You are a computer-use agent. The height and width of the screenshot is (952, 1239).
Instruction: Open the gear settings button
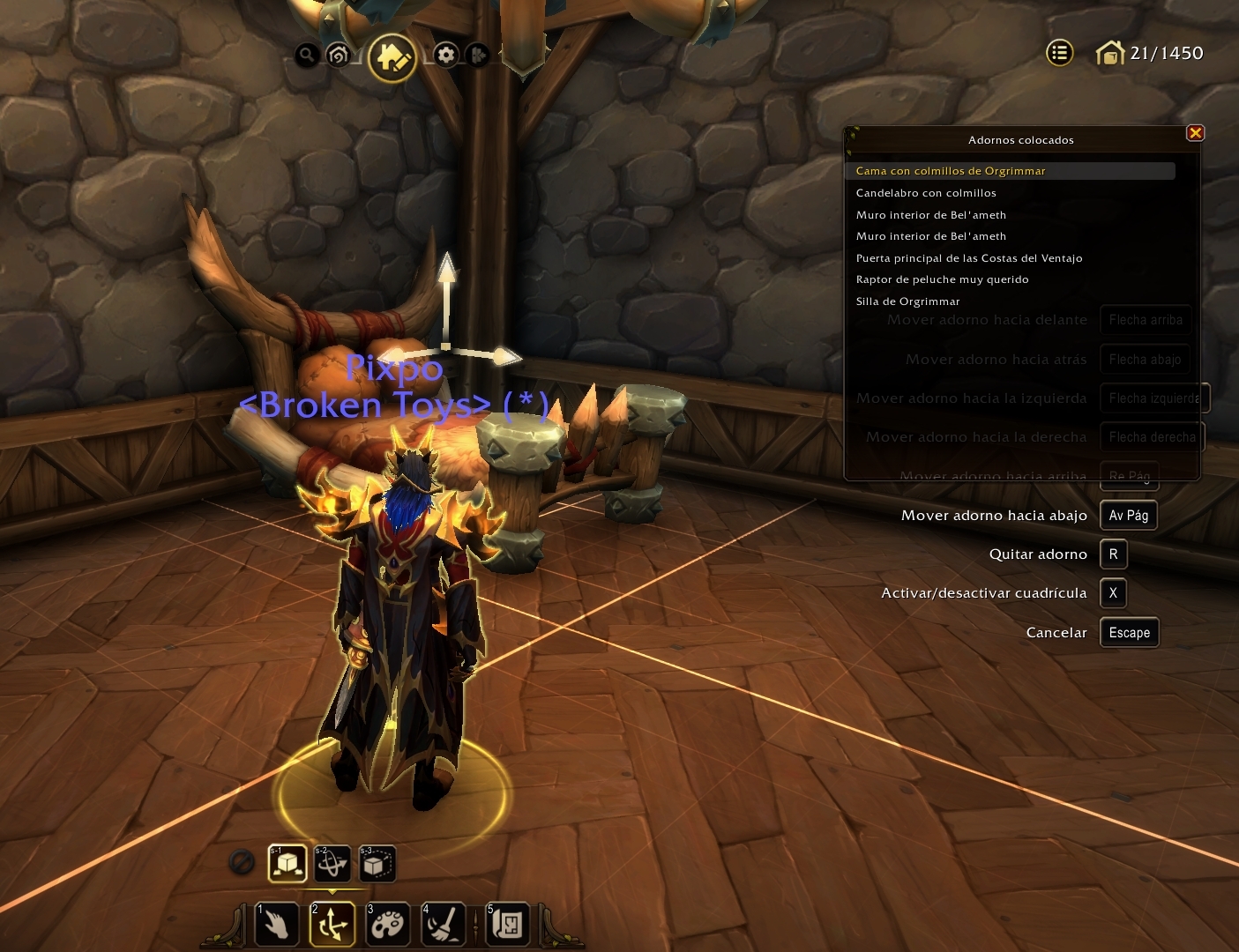pyautogui.click(x=446, y=56)
